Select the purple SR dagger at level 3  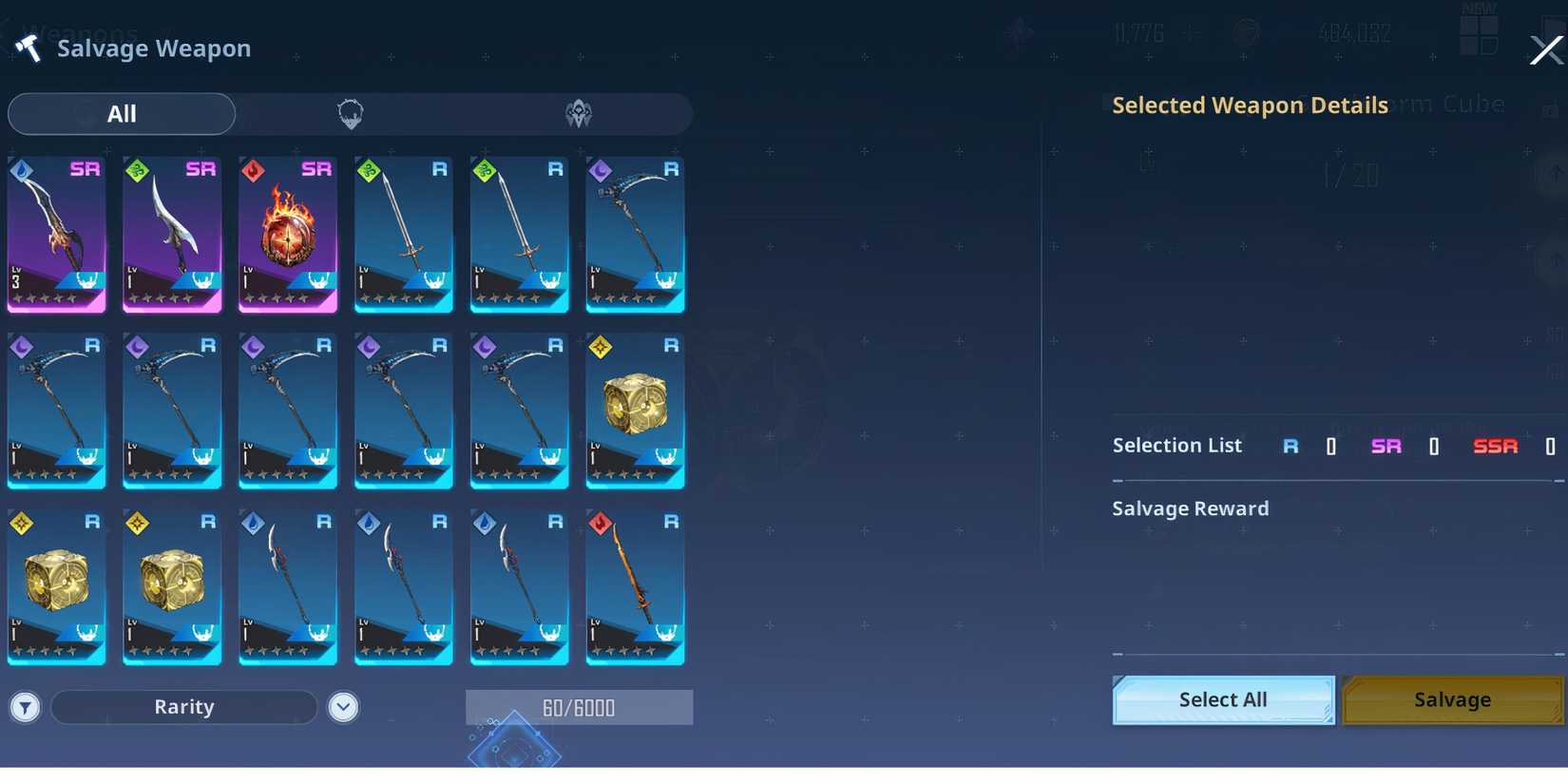pyautogui.click(x=57, y=234)
